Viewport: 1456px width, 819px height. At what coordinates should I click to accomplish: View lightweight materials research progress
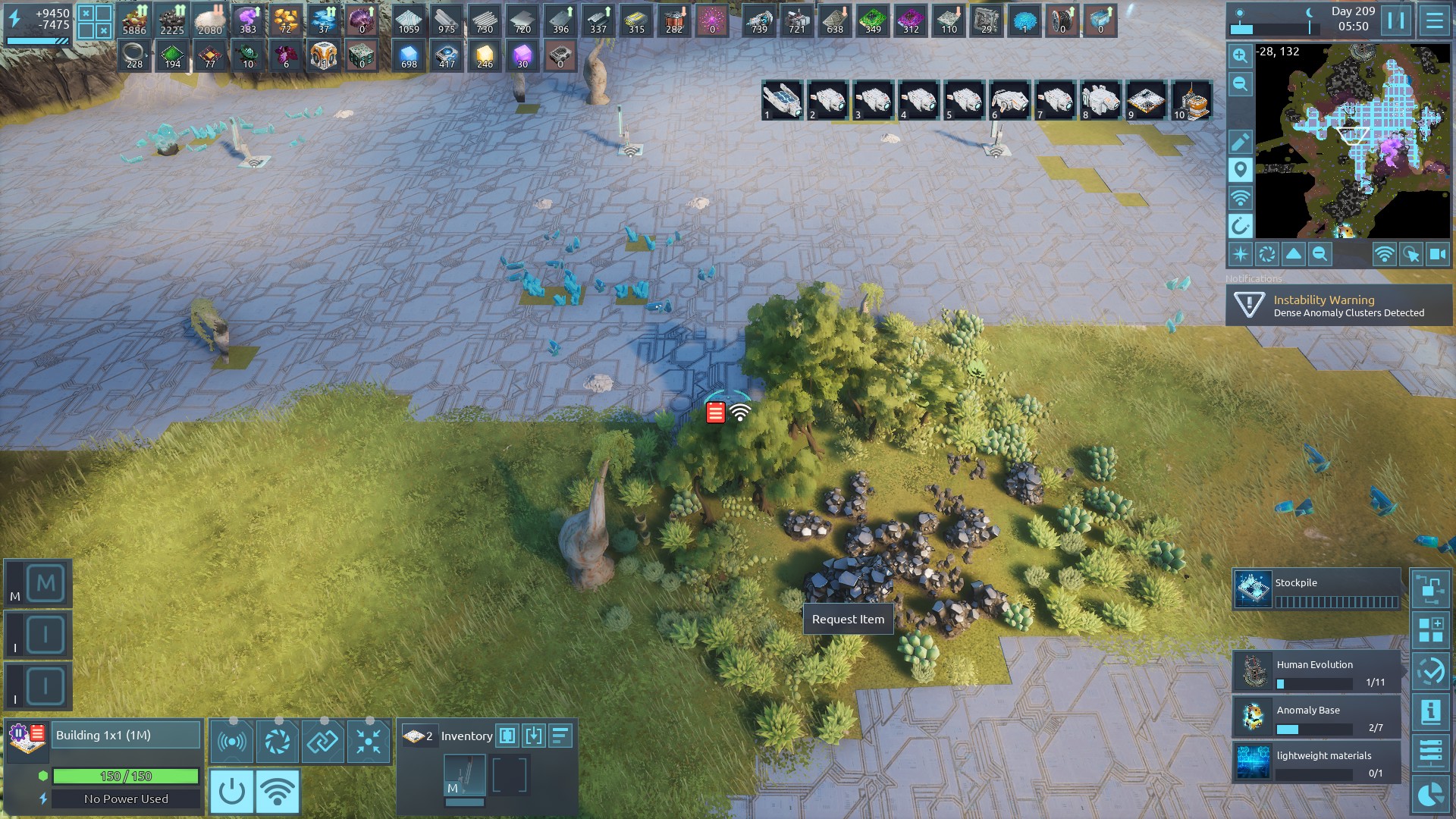tap(1316, 763)
